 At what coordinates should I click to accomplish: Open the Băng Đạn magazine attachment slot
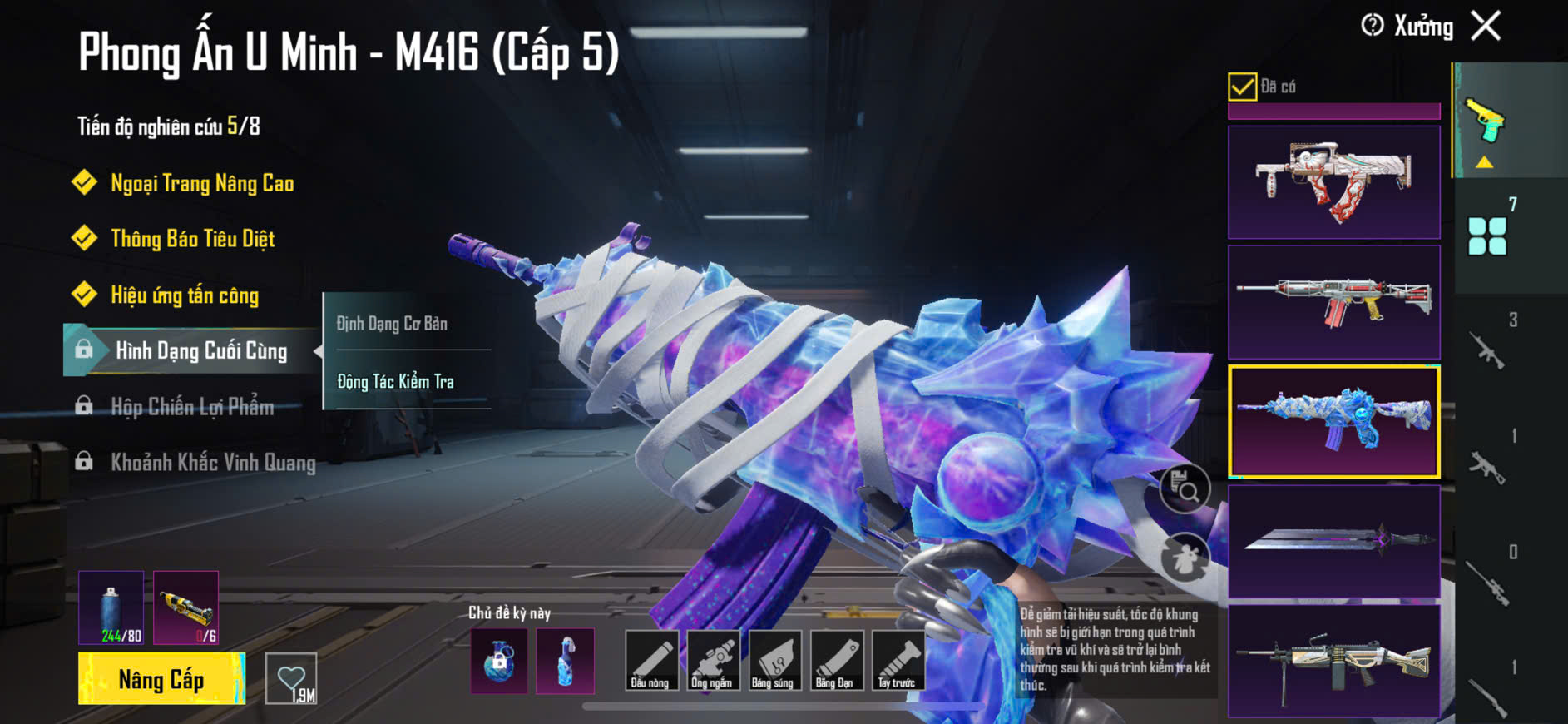pos(834,660)
